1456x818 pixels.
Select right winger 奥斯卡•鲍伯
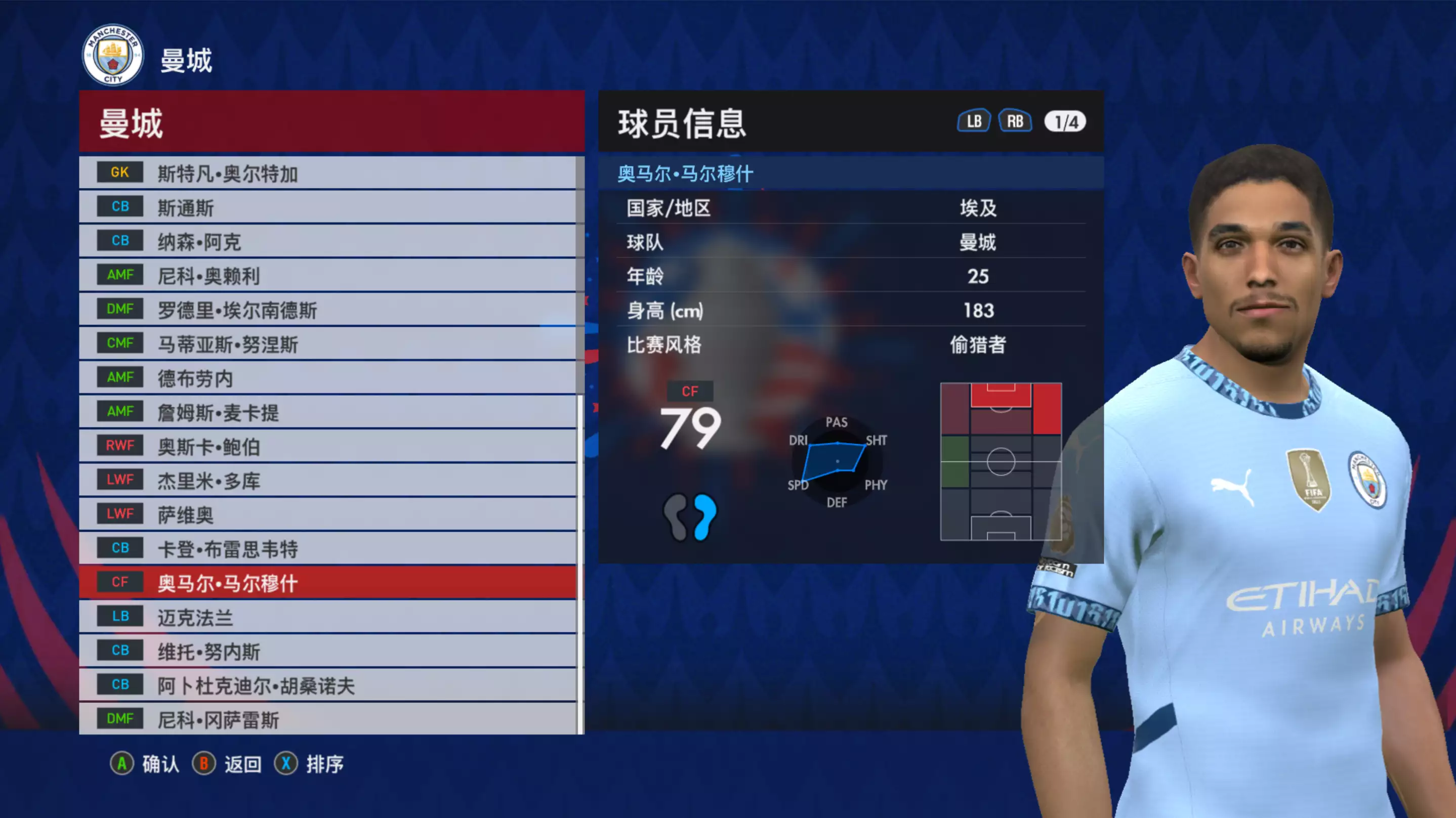[x=328, y=446]
